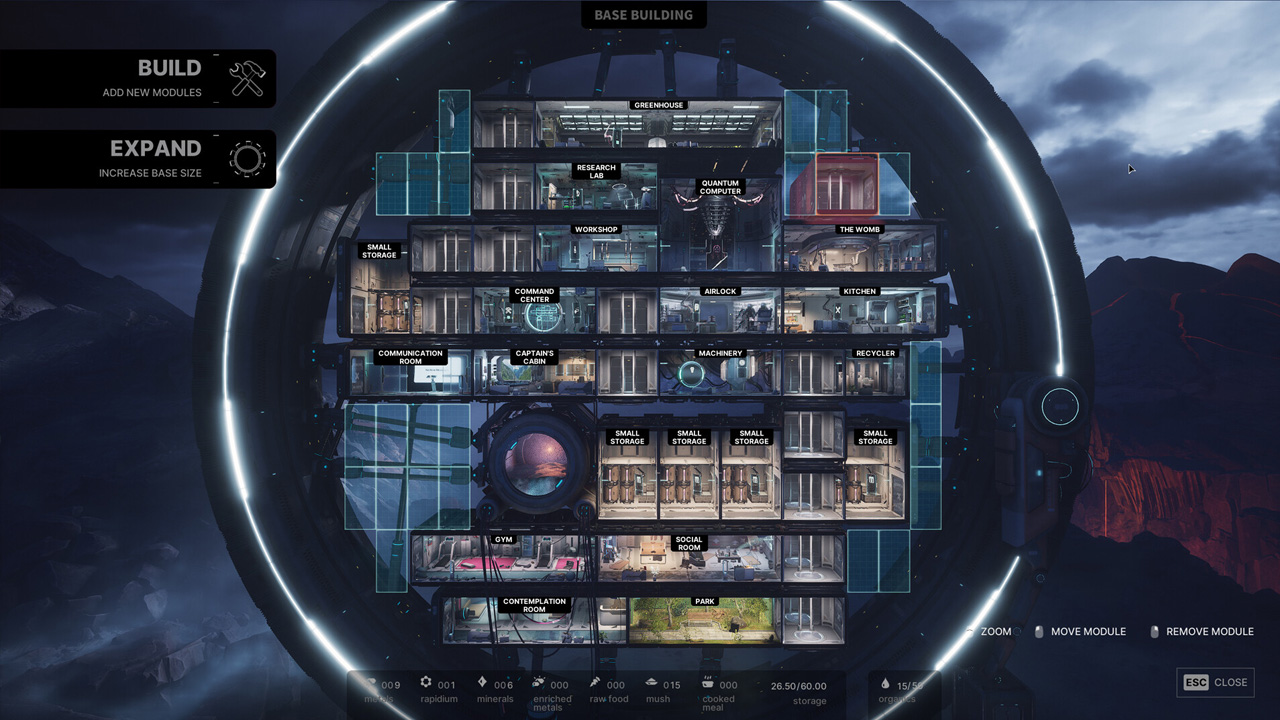Choose the Park module
Screen dimensions: 1280x720
pos(705,621)
